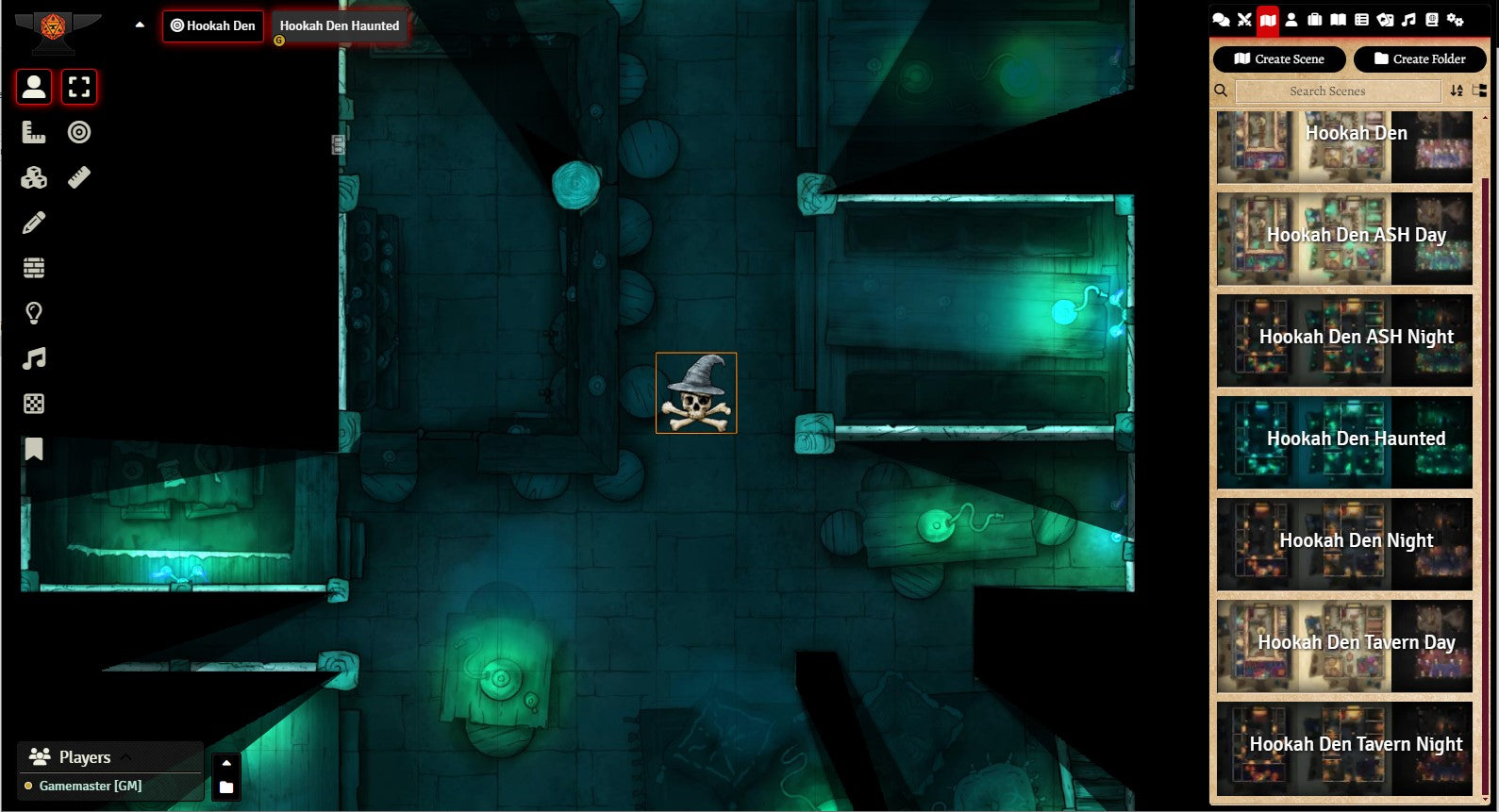
Task: Open the pencil drawing tools
Action: 34,223
